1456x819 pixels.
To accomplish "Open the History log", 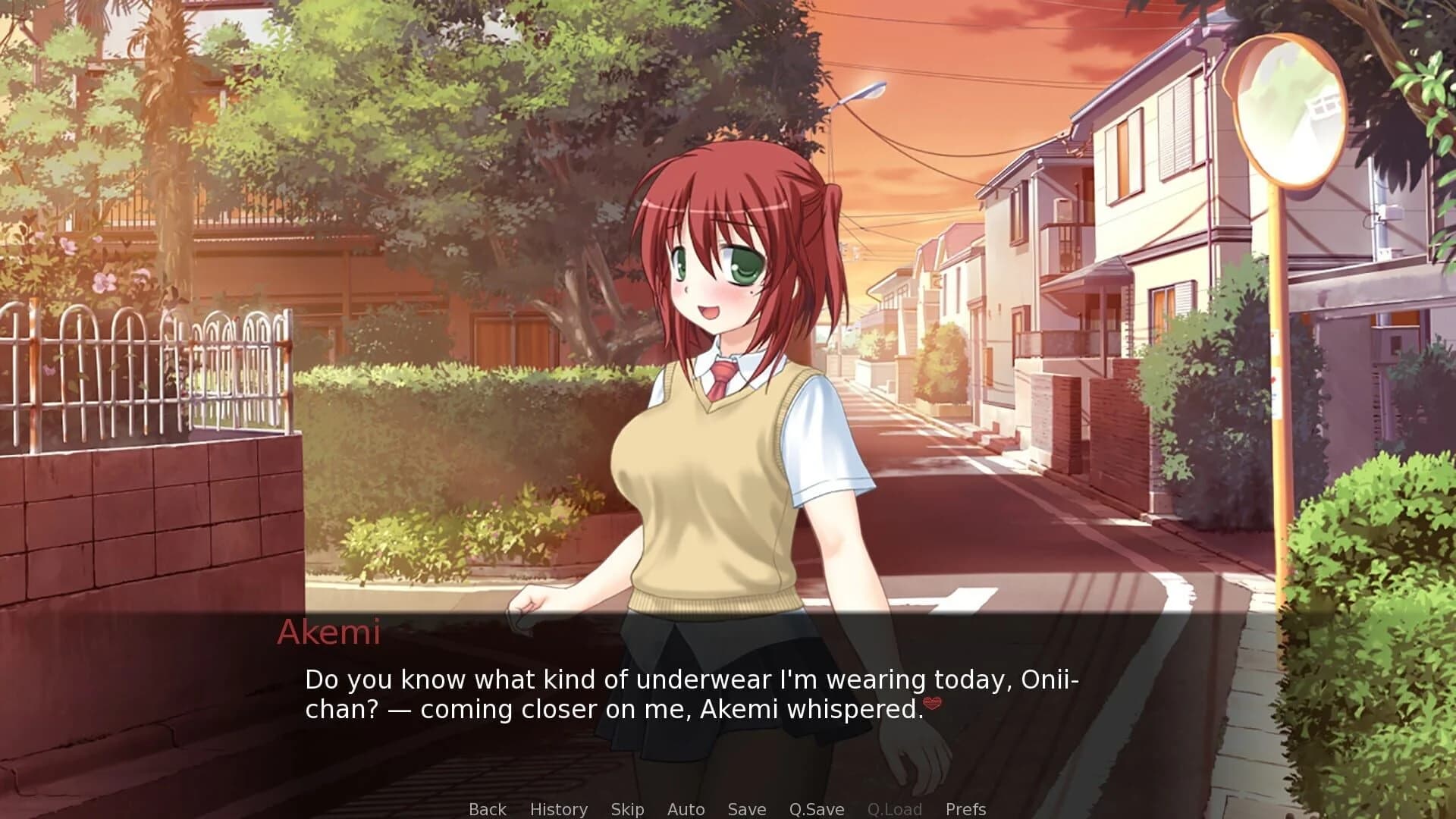I will point(559,809).
